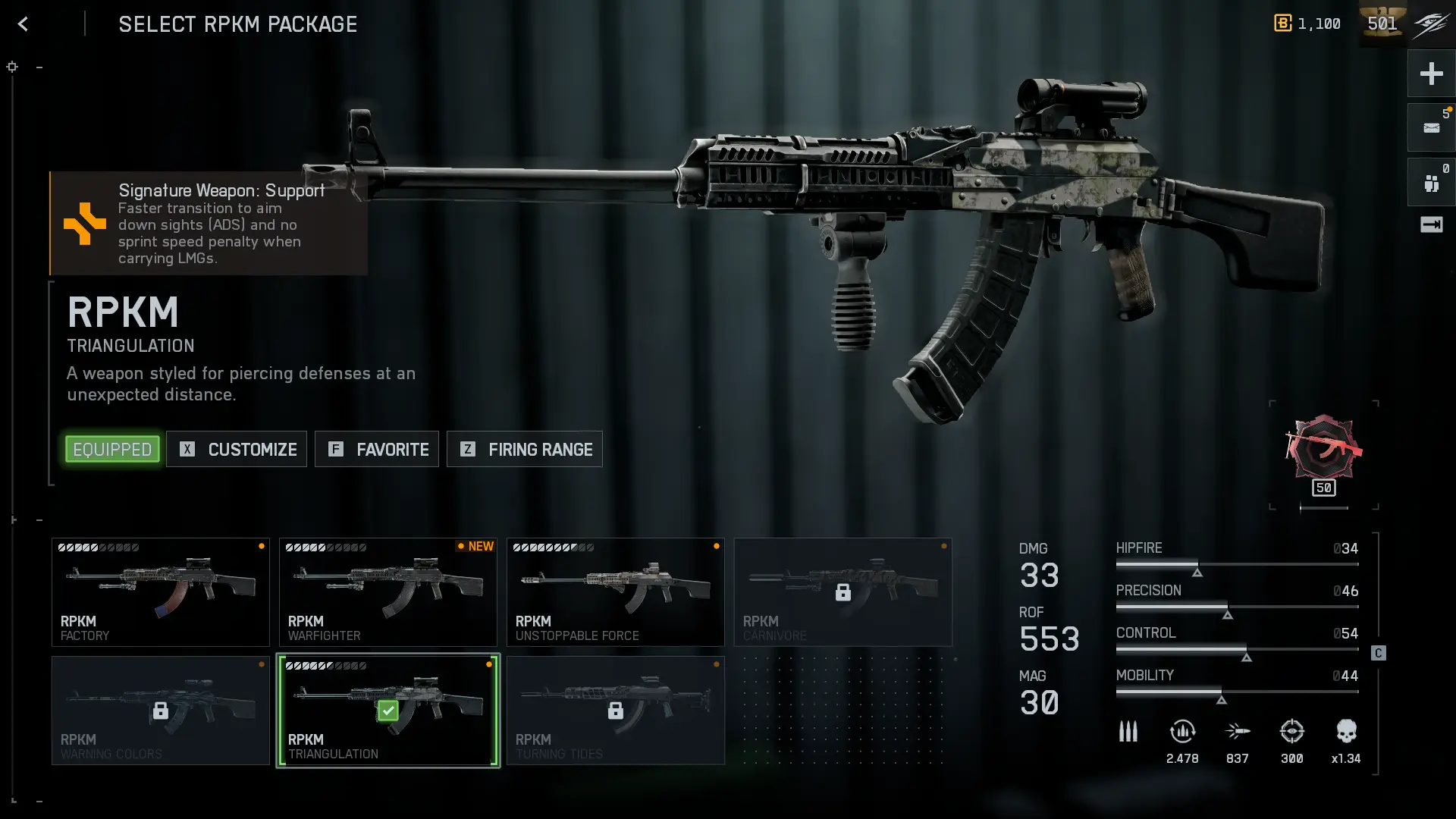Open the 1,100 currency balance

[x=1307, y=24]
